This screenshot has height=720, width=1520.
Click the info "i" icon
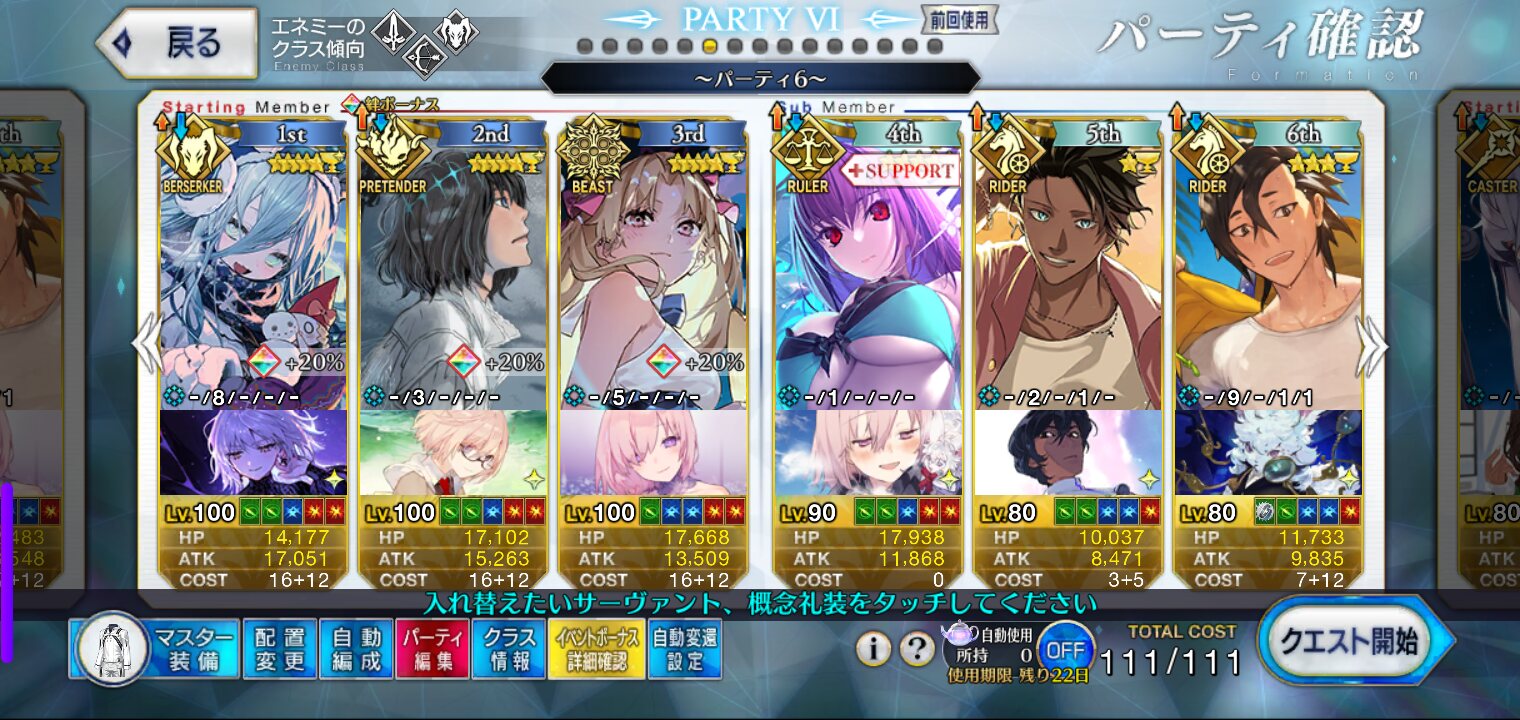(x=873, y=650)
